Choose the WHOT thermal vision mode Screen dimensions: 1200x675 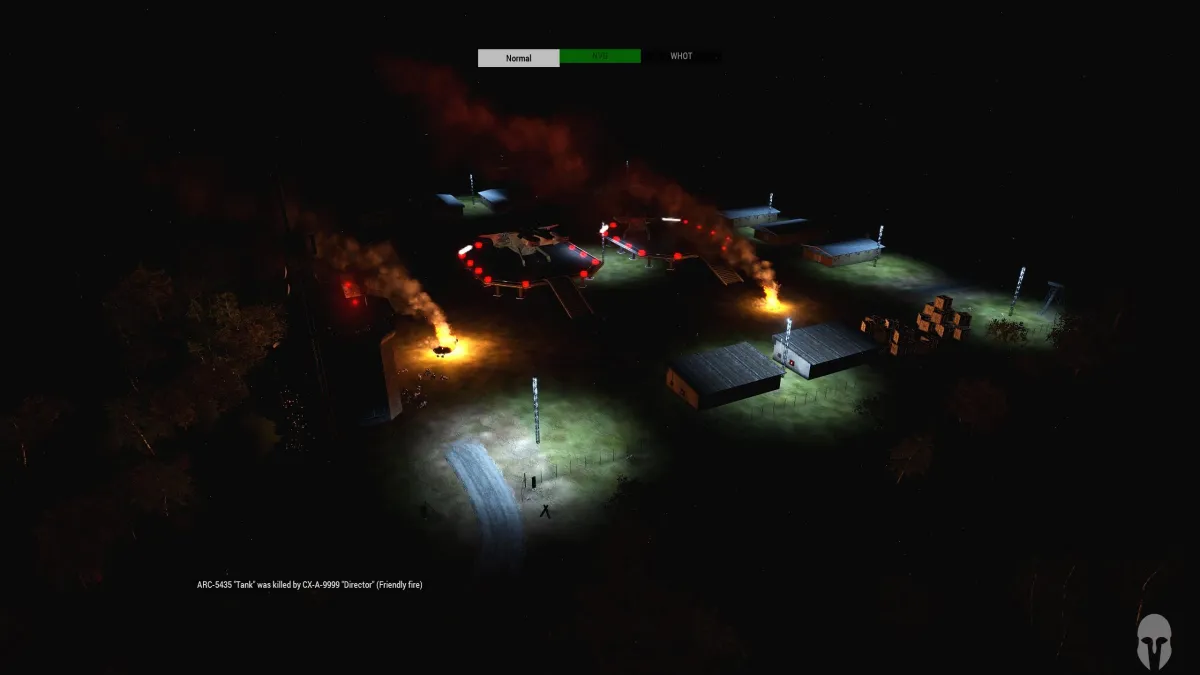pos(681,57)
